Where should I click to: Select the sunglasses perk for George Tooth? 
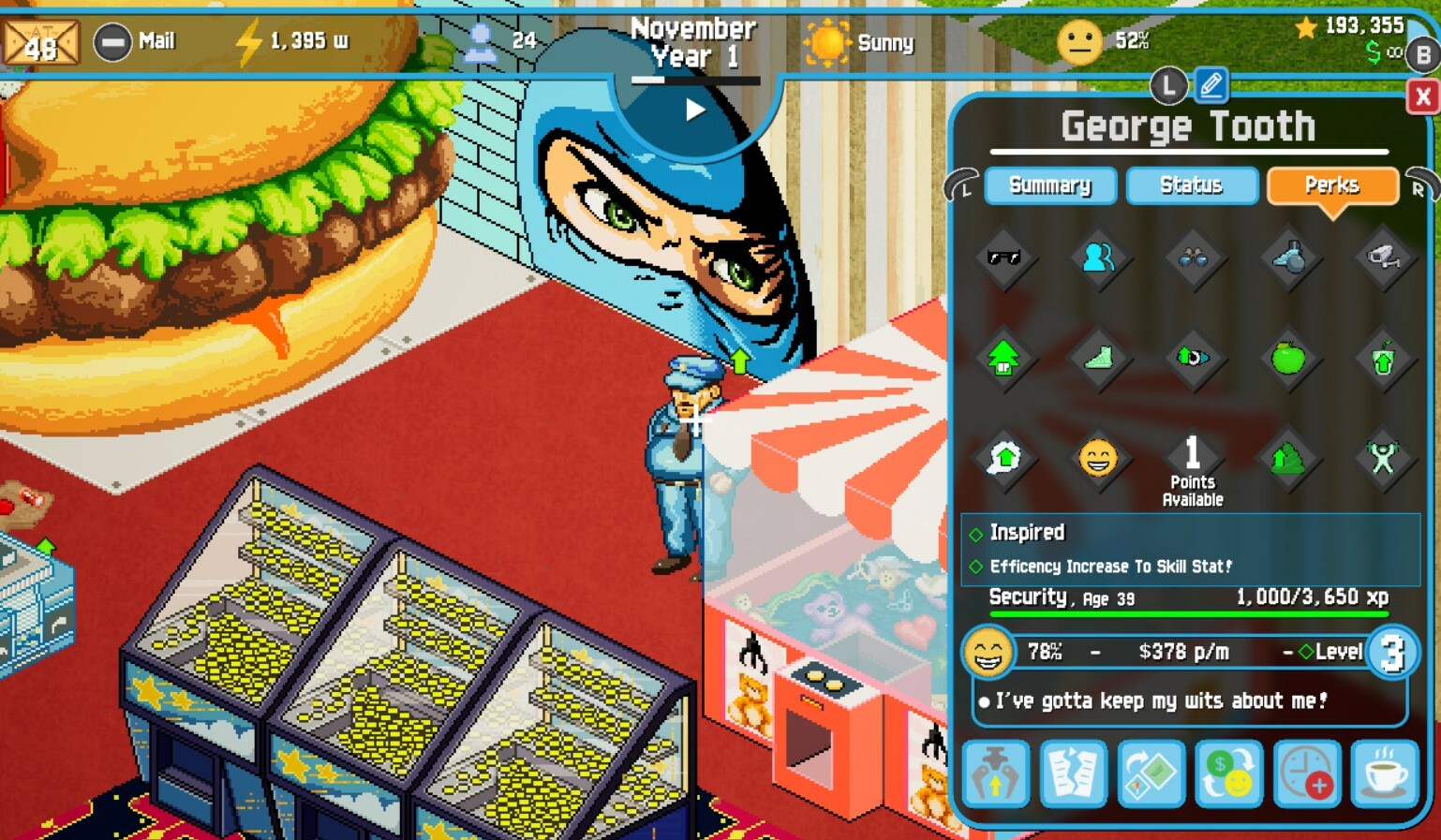[1003, 260]
